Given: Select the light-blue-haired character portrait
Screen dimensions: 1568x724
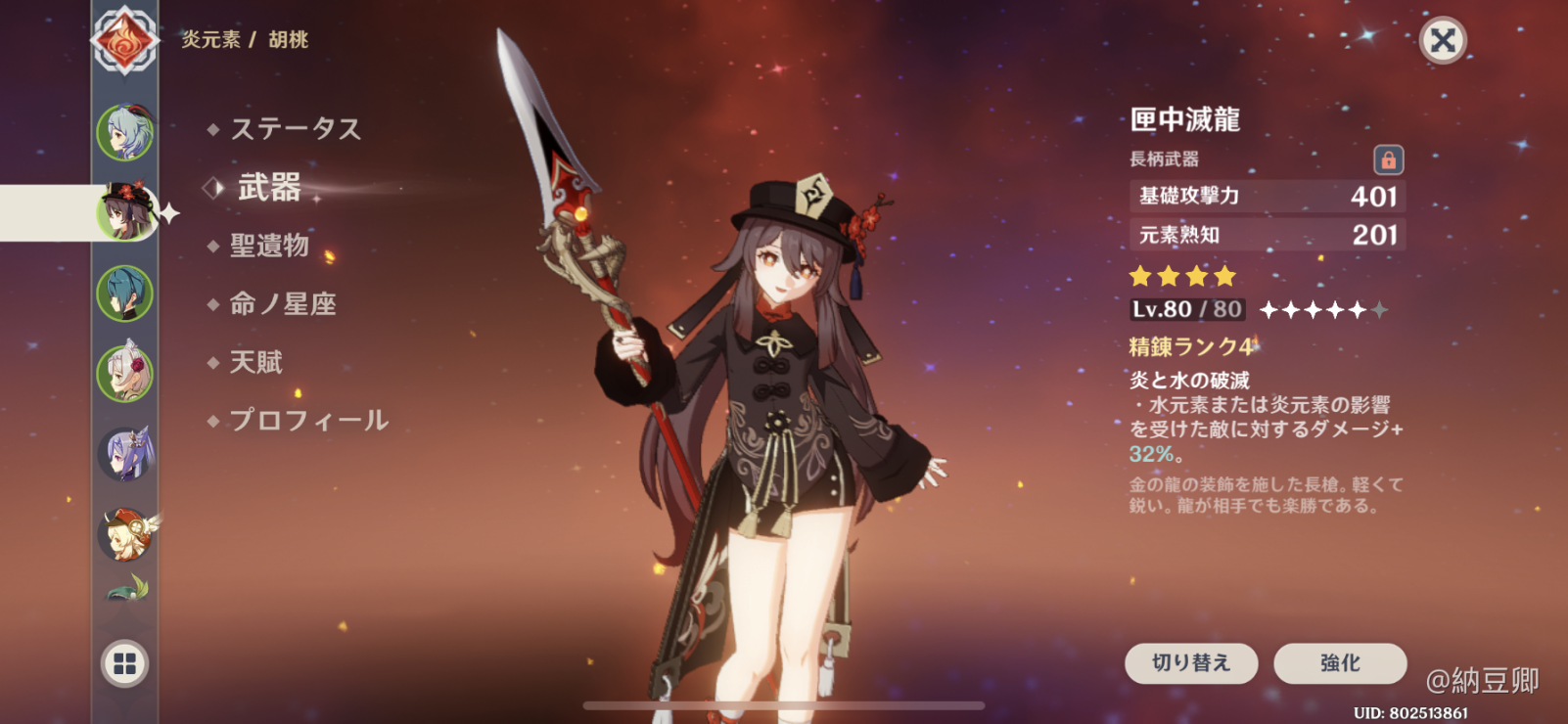Looking at the screenshot, I should coord(125,132).
